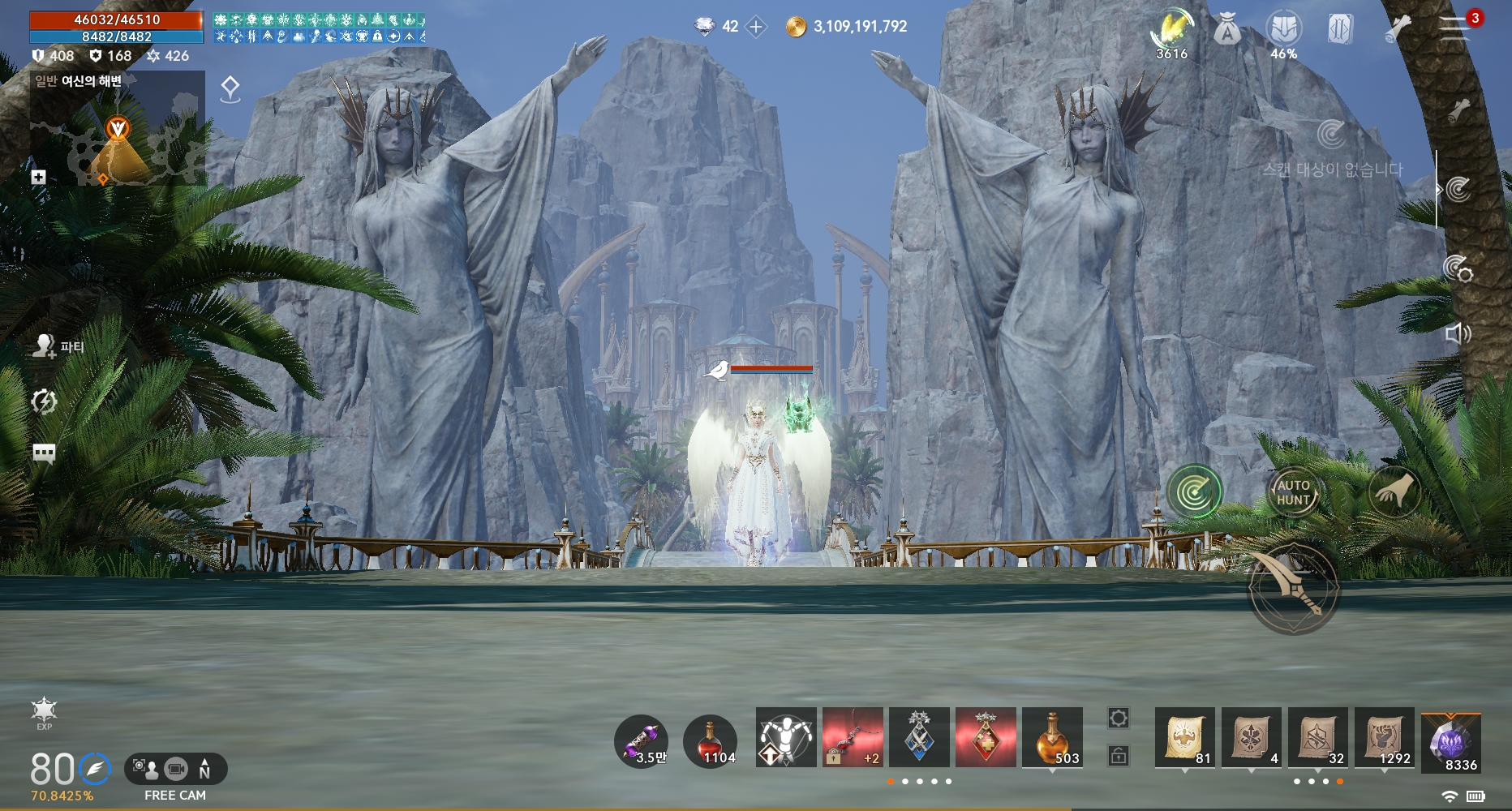Open the chat speech bubble icon
The image size is (1512, 811).
[44, 453]
